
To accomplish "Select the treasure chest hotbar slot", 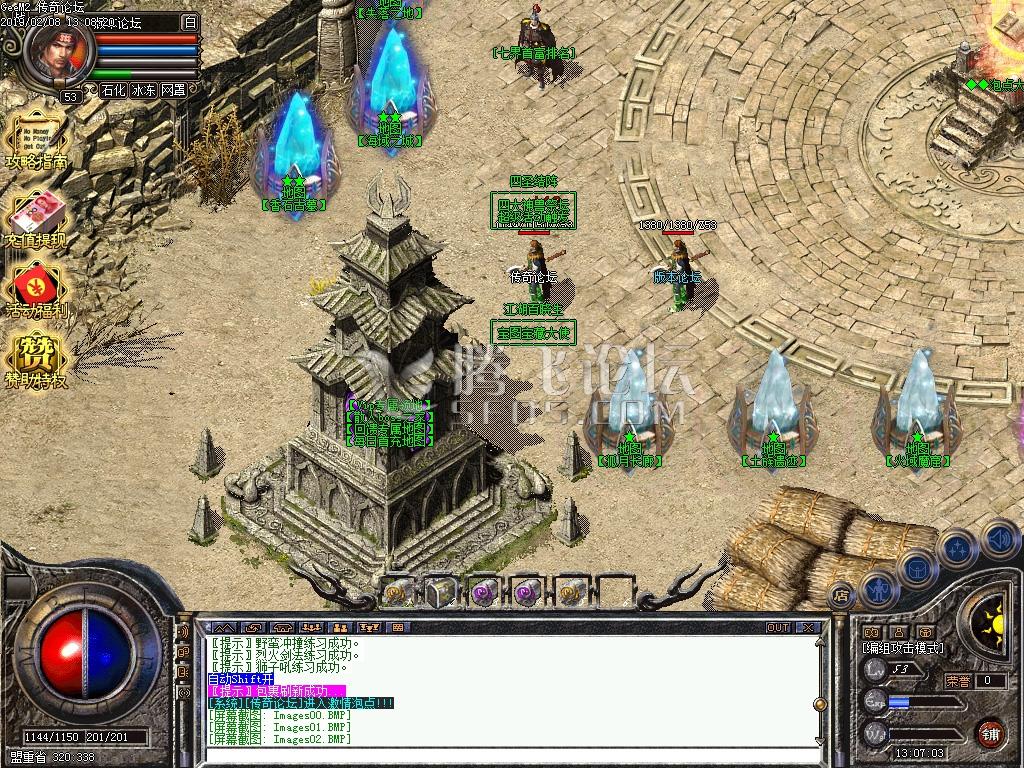I will (441, 592).
